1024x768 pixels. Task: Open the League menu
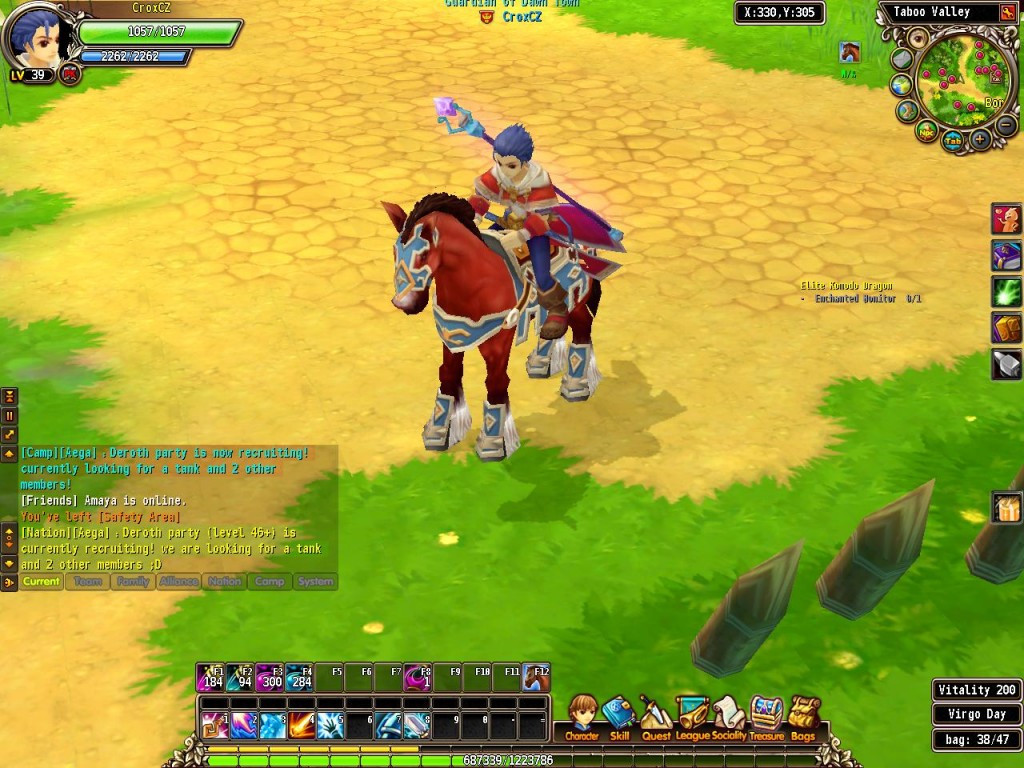coord(692,718)
